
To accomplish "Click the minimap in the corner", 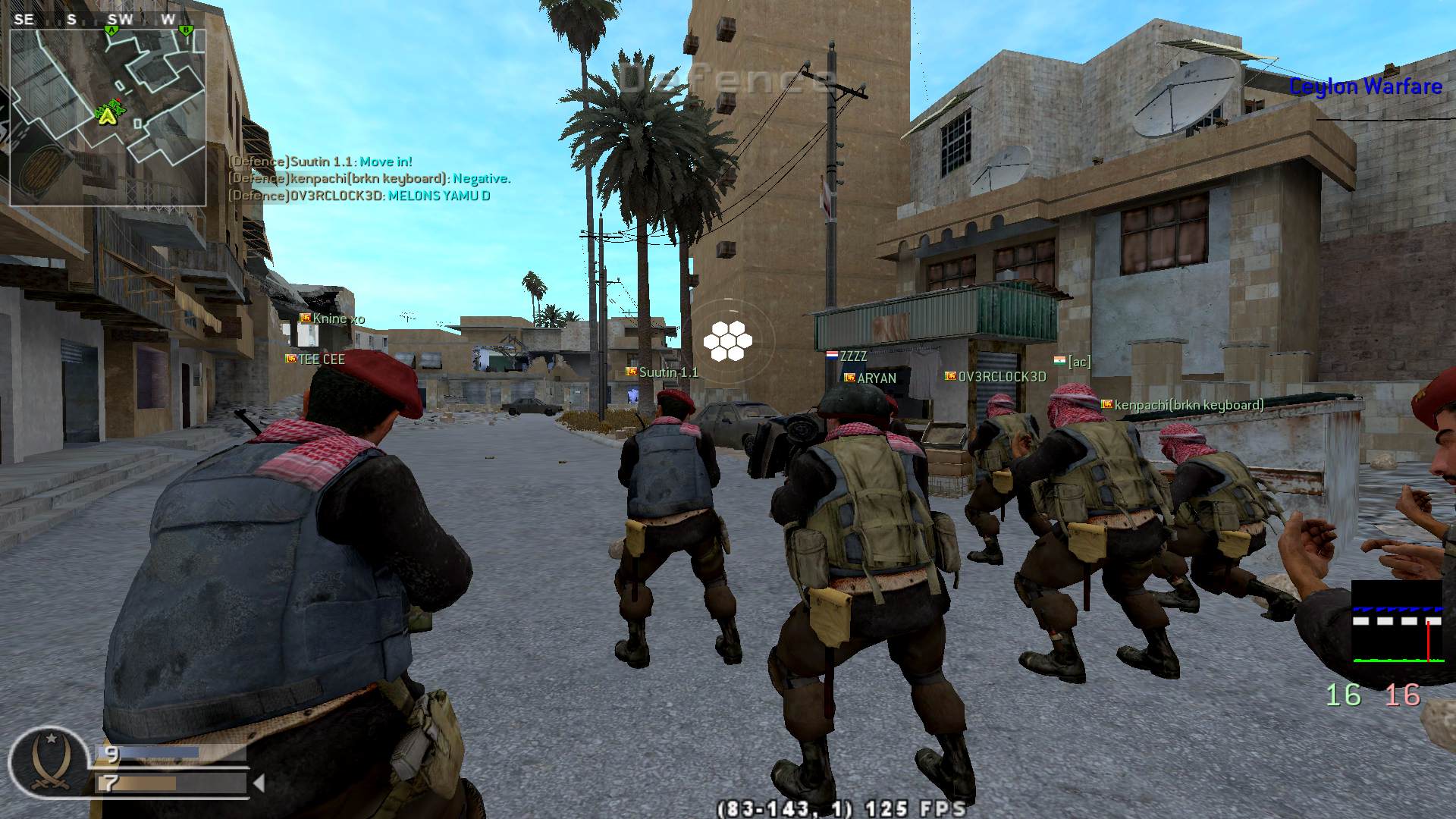I will point(108,118).
